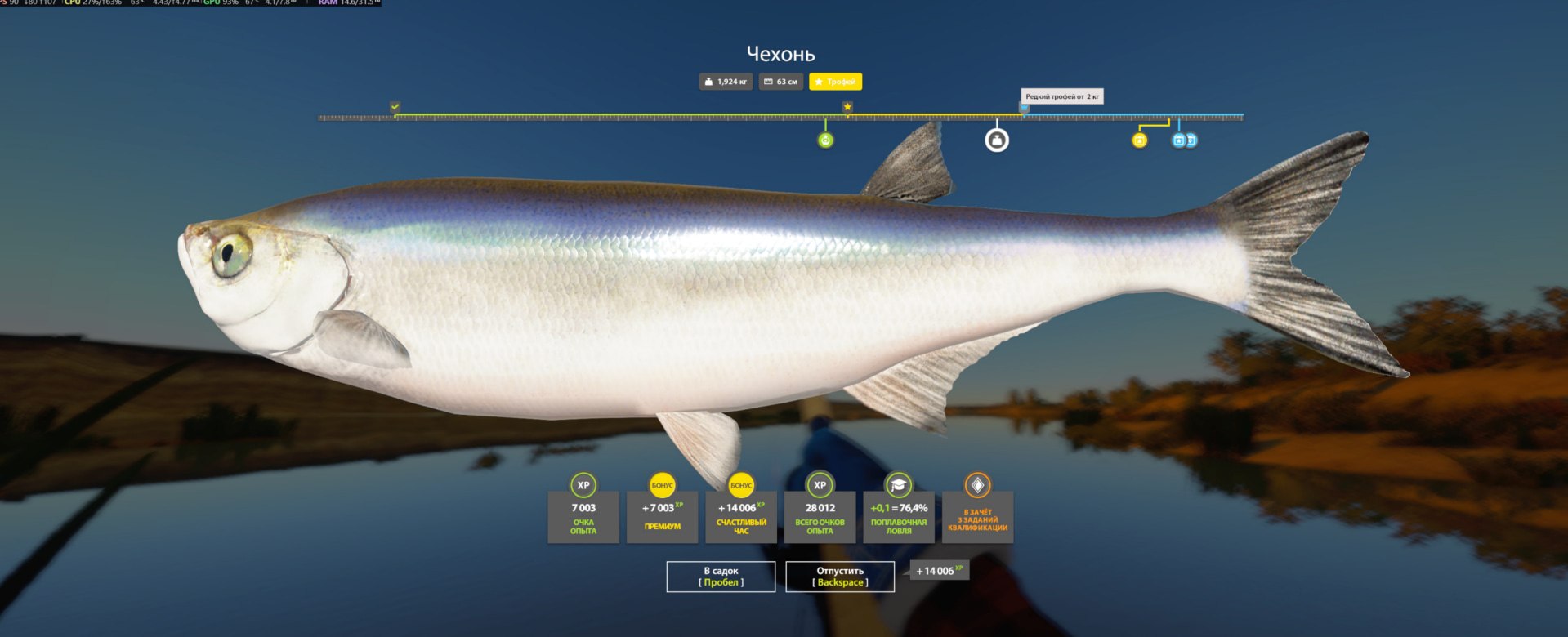Select the blue rare trophy marker on scale

pos(1024,108)
